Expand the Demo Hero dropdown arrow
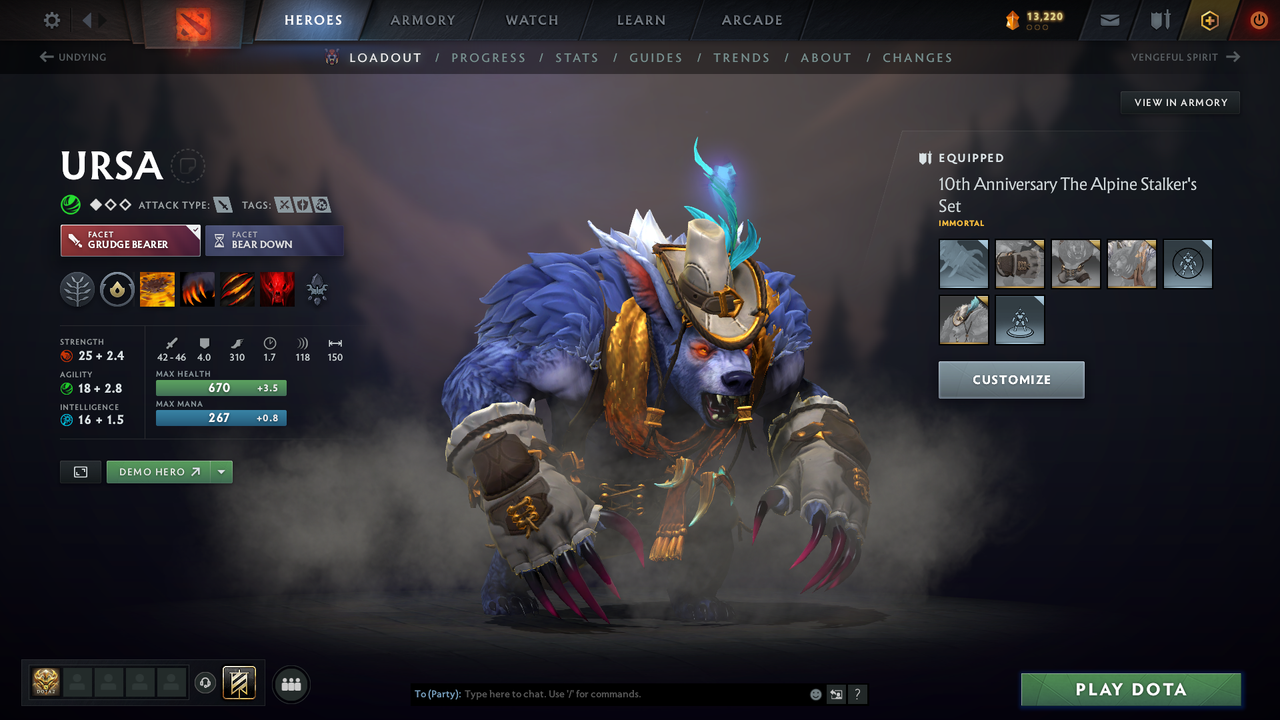The height and width of the screenshot is (720, 1280). (222, 471)
